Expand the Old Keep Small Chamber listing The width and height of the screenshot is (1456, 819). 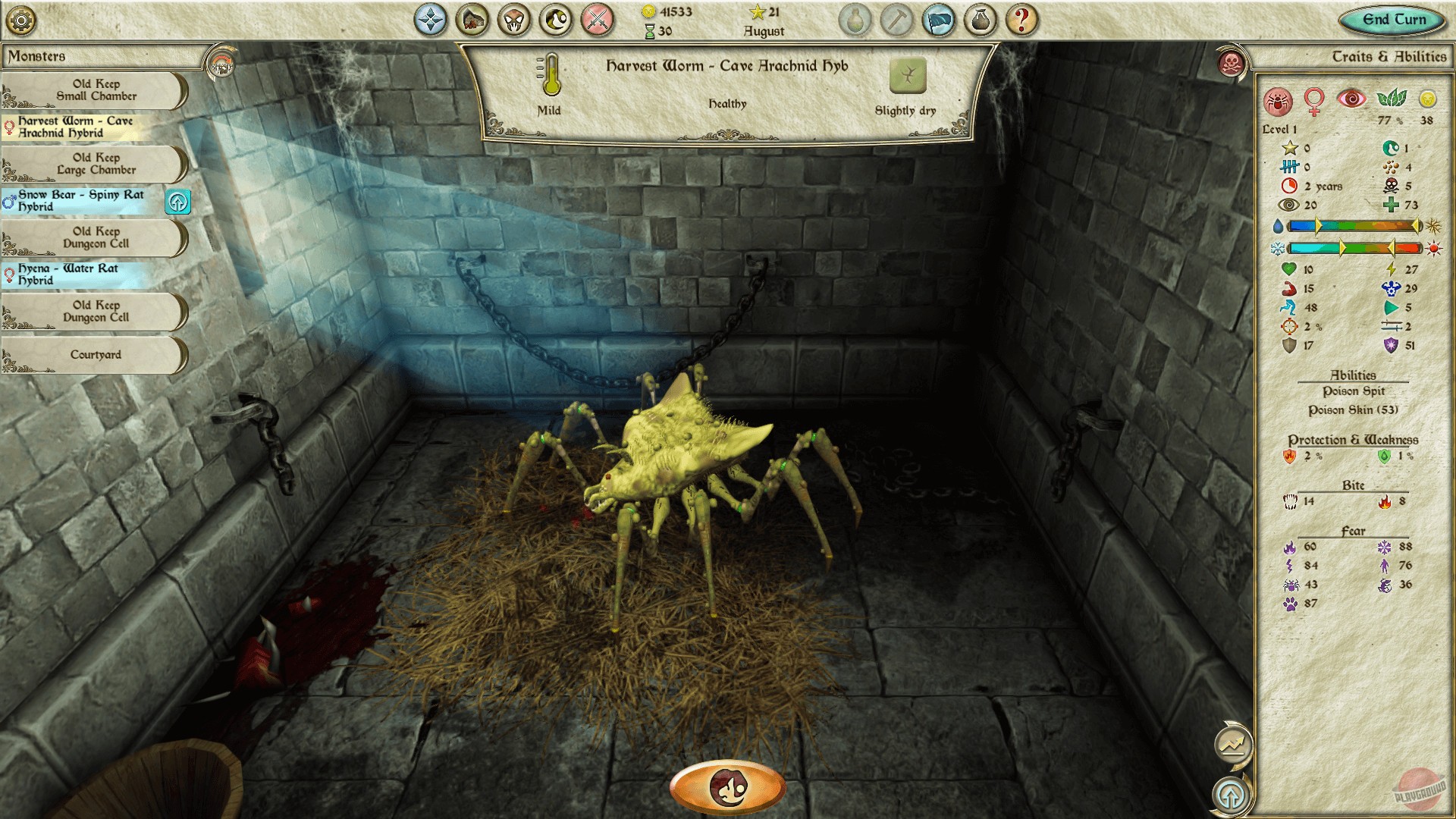(95, 90)
